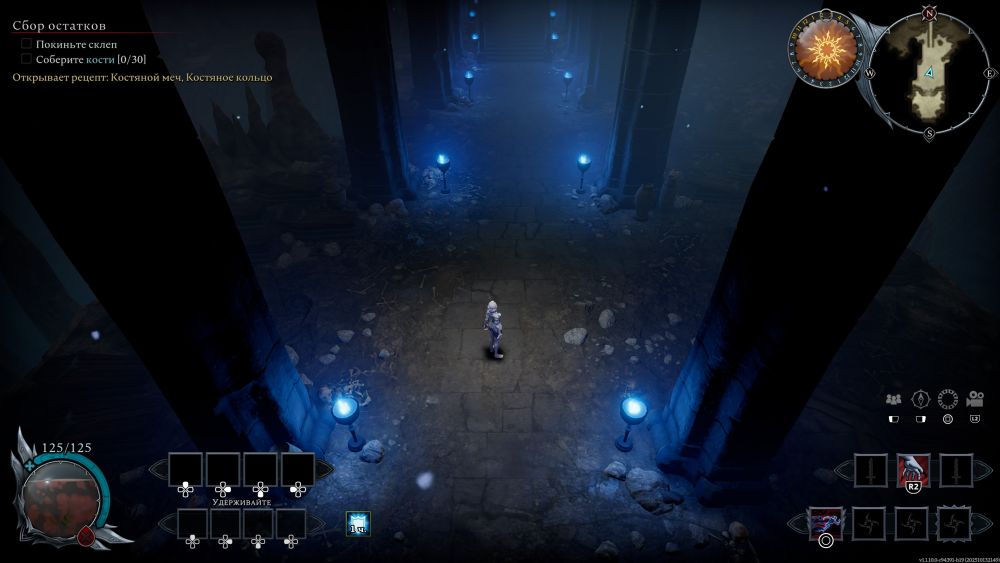Click the blue shield buff icon
The image size is (1000, 563).
[358, 522]
